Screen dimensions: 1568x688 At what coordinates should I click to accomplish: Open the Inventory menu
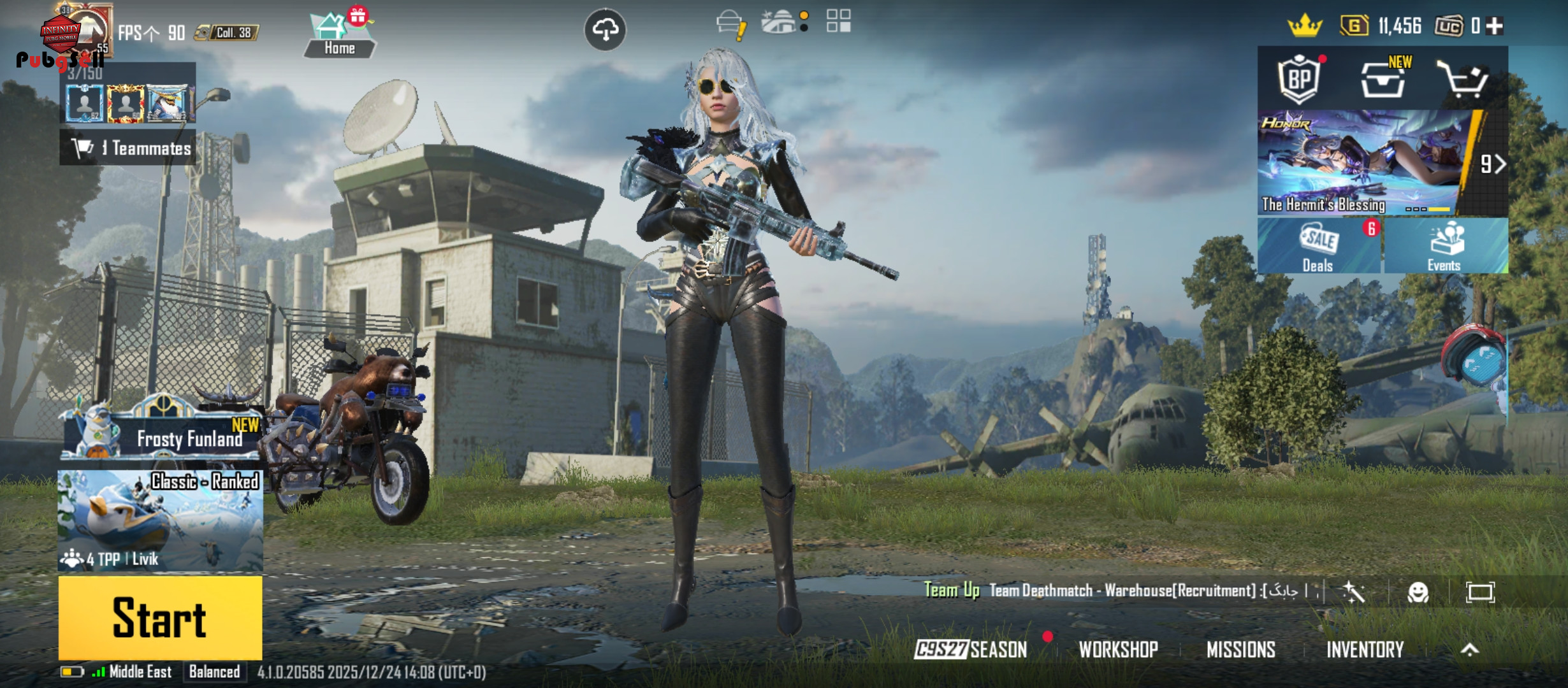(1365, 649)
